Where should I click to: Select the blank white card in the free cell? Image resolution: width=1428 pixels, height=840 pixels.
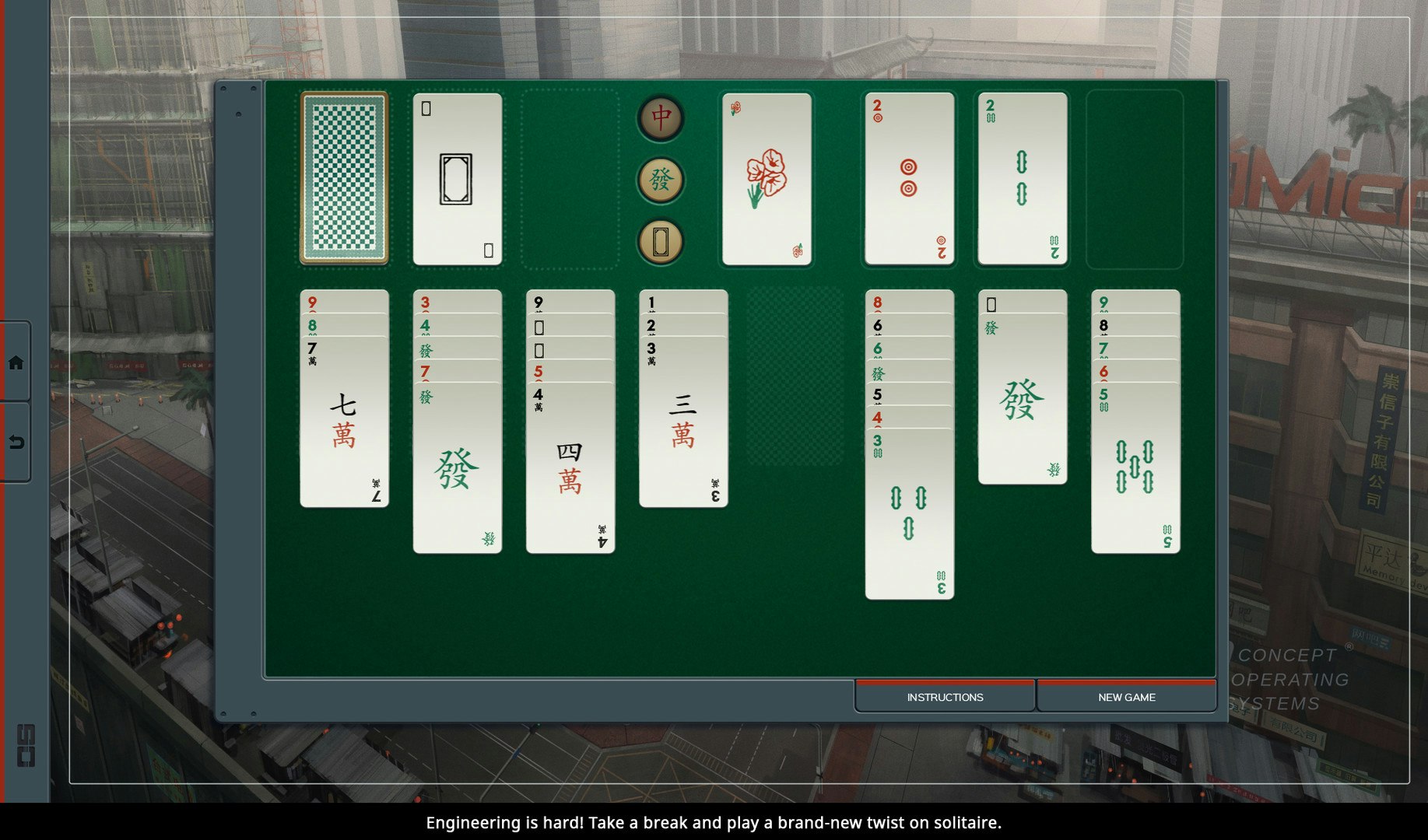pyautogui.click(x=456, y=177)
